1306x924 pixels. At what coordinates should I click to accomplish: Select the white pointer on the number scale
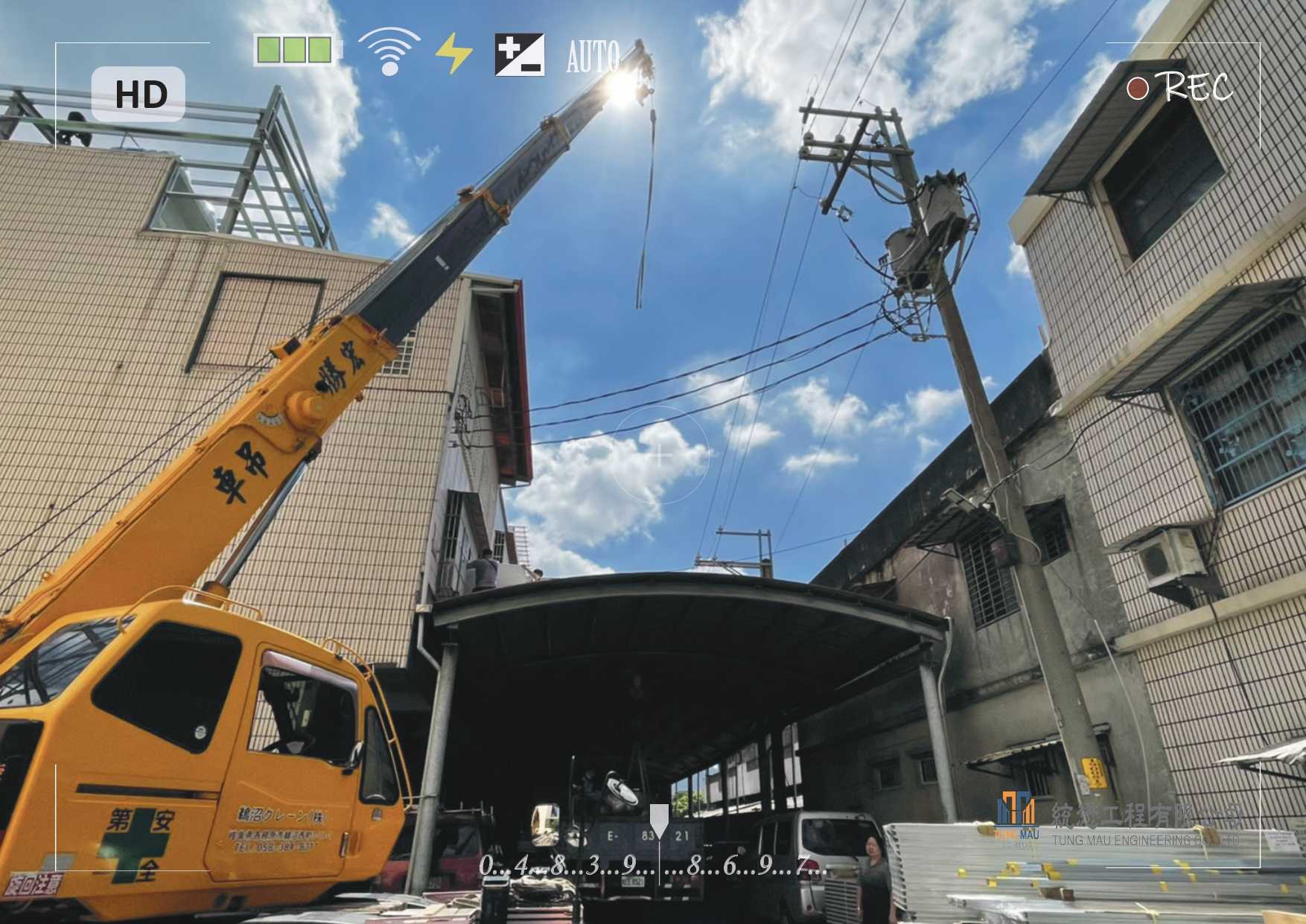pos(659,820)
